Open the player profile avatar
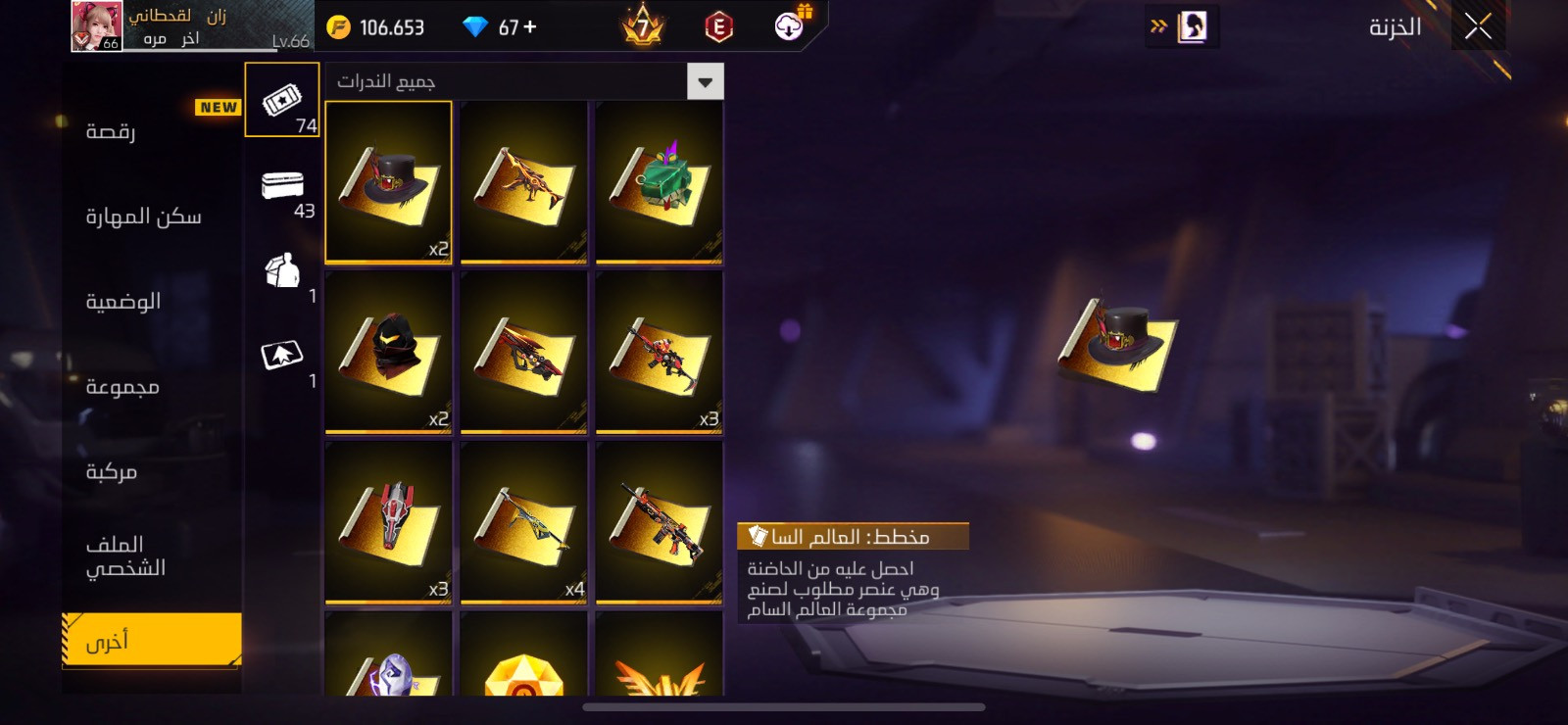This screenshot has width=1568, height=725. (96, 26)
